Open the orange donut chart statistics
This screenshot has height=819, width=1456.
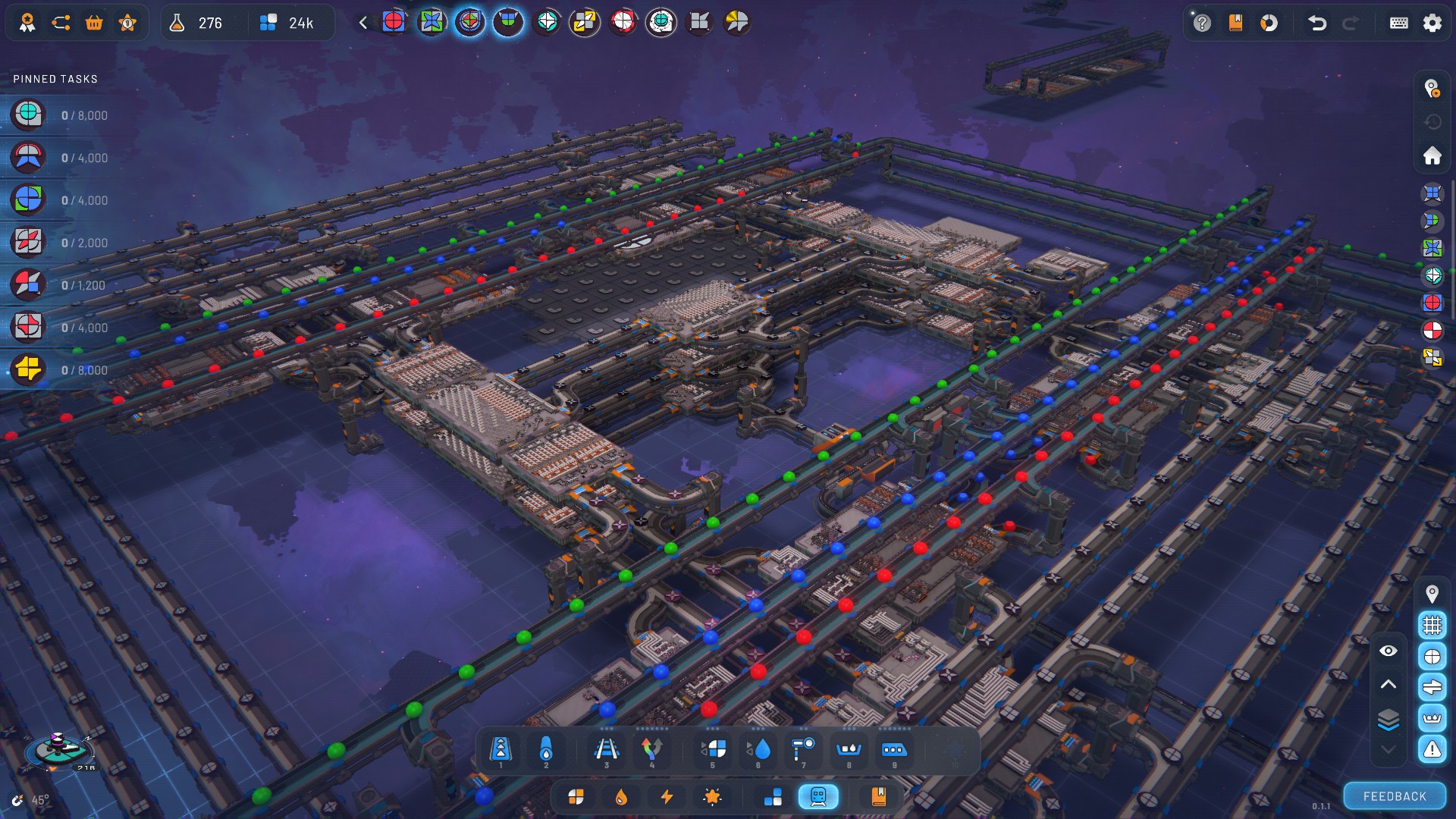1269,23
